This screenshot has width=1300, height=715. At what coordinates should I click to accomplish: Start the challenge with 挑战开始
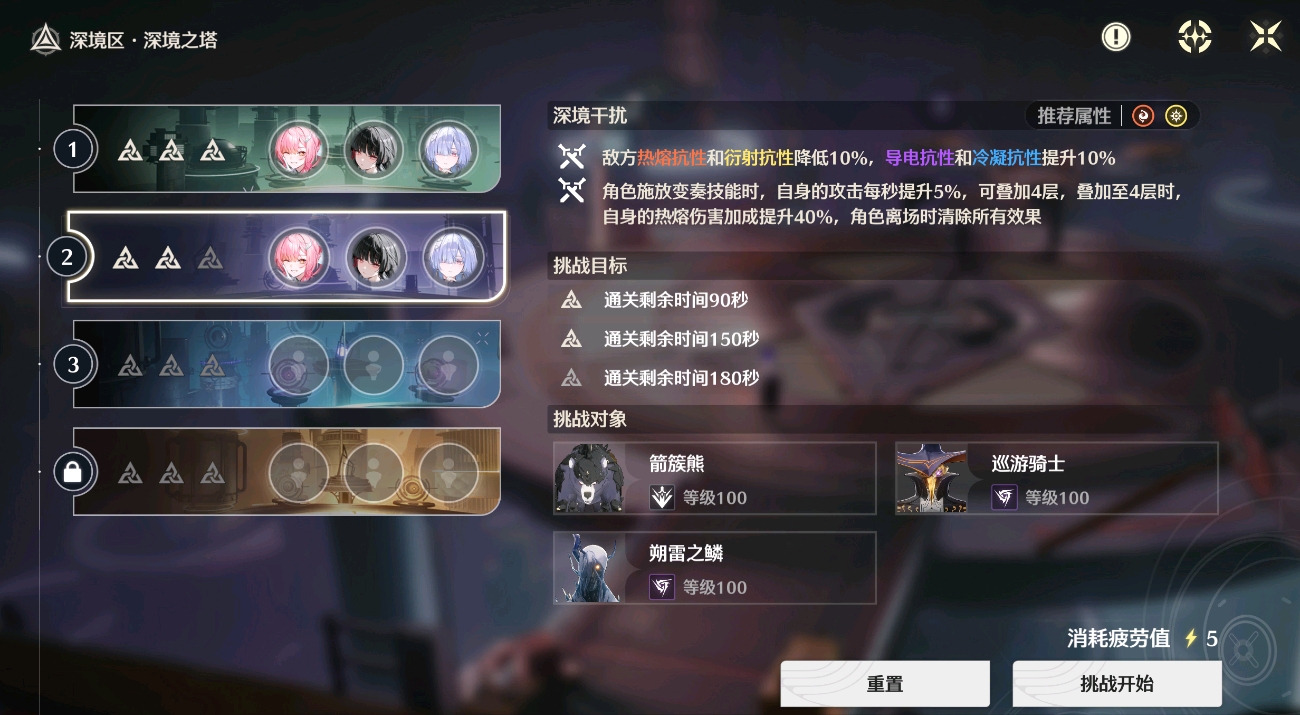tap(1116, 684)
